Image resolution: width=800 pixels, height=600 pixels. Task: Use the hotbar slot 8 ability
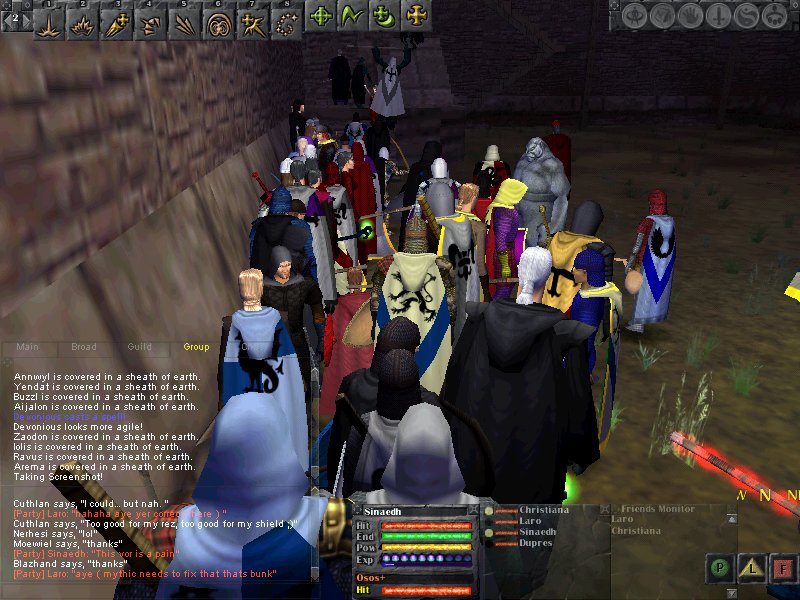tap(287, 18)
